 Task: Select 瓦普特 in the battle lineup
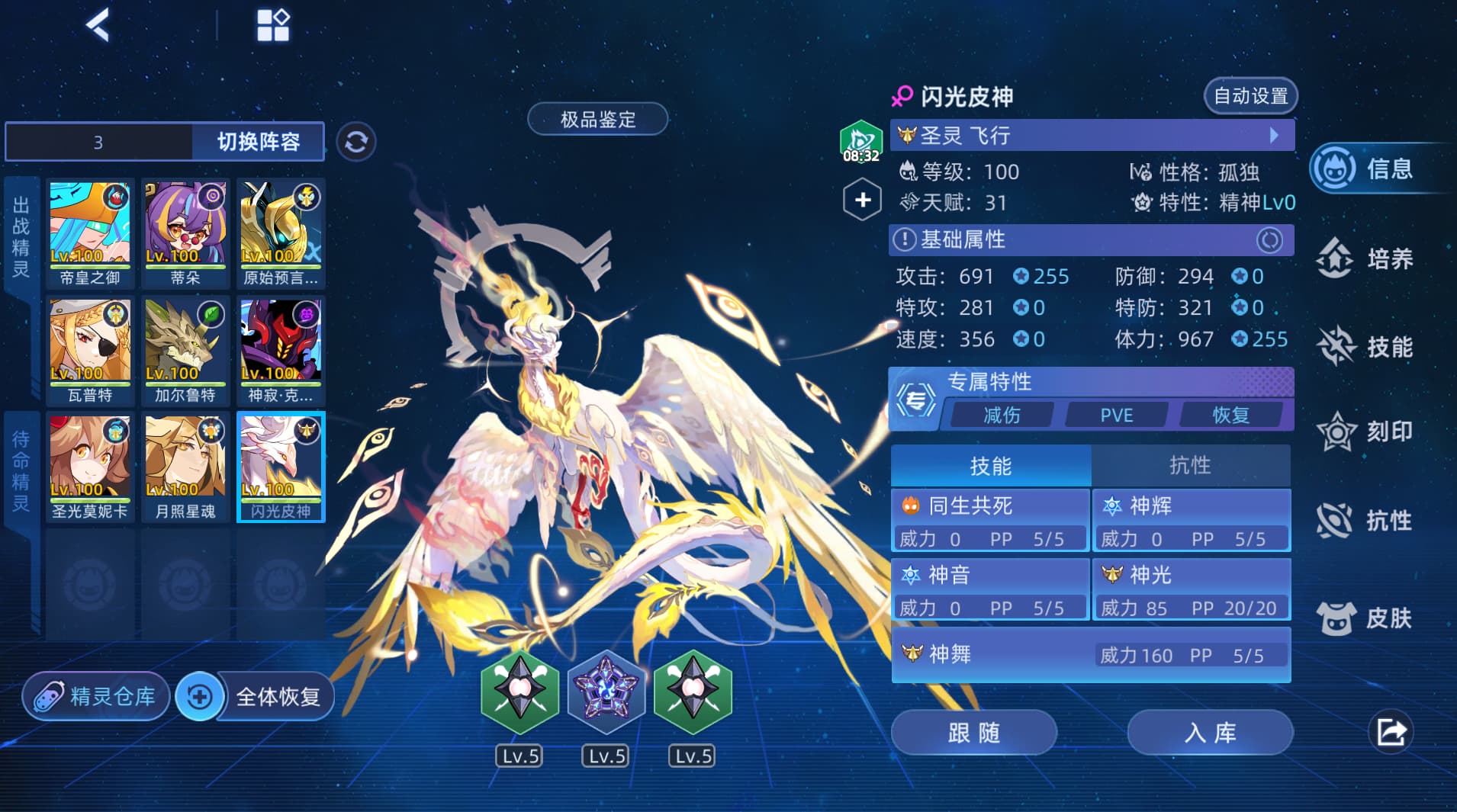pos(90,349)
